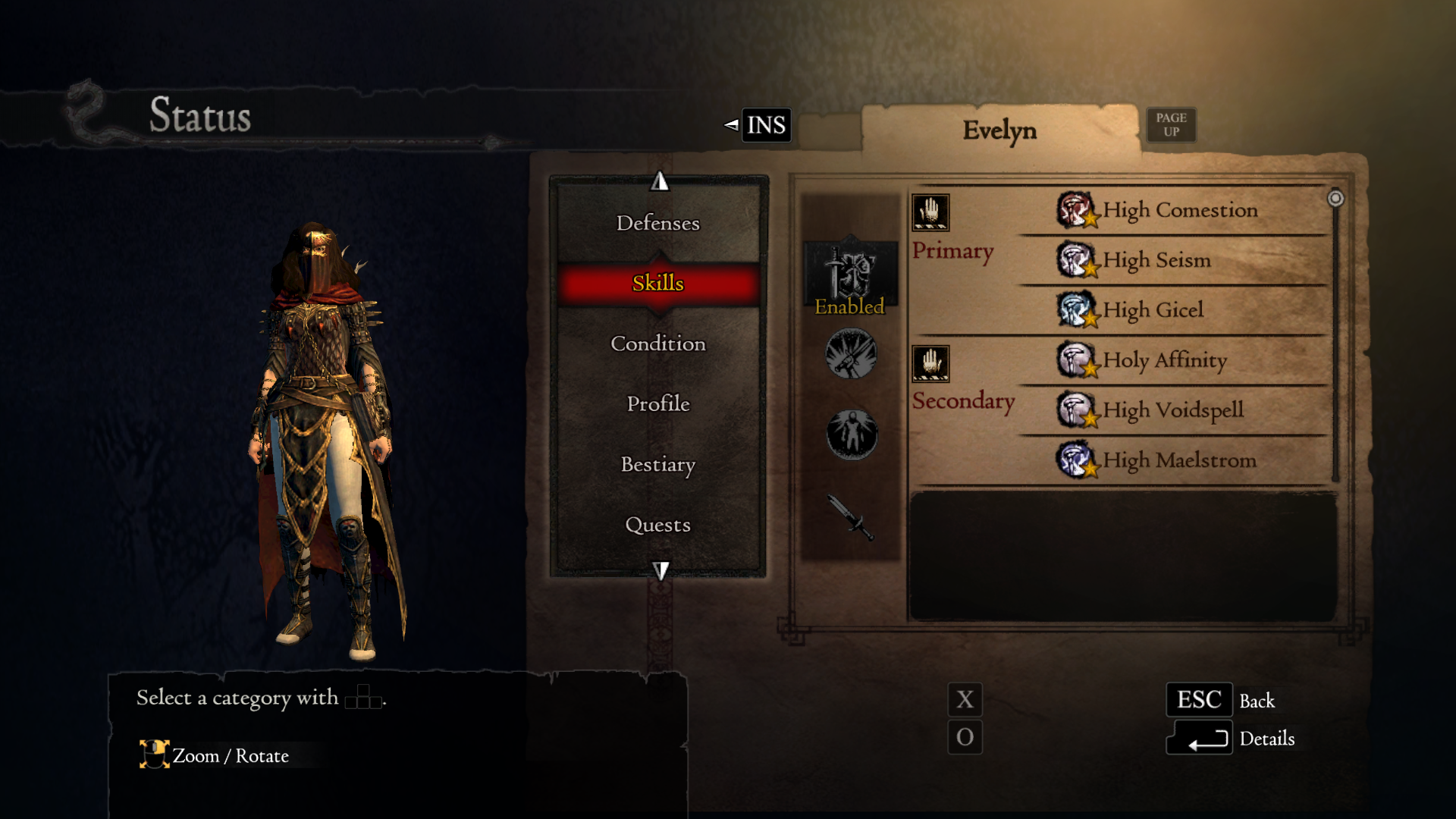1456x819 pixels.
Task: Click the Primary hand slot toggle
Action: [x=932, y=212]
